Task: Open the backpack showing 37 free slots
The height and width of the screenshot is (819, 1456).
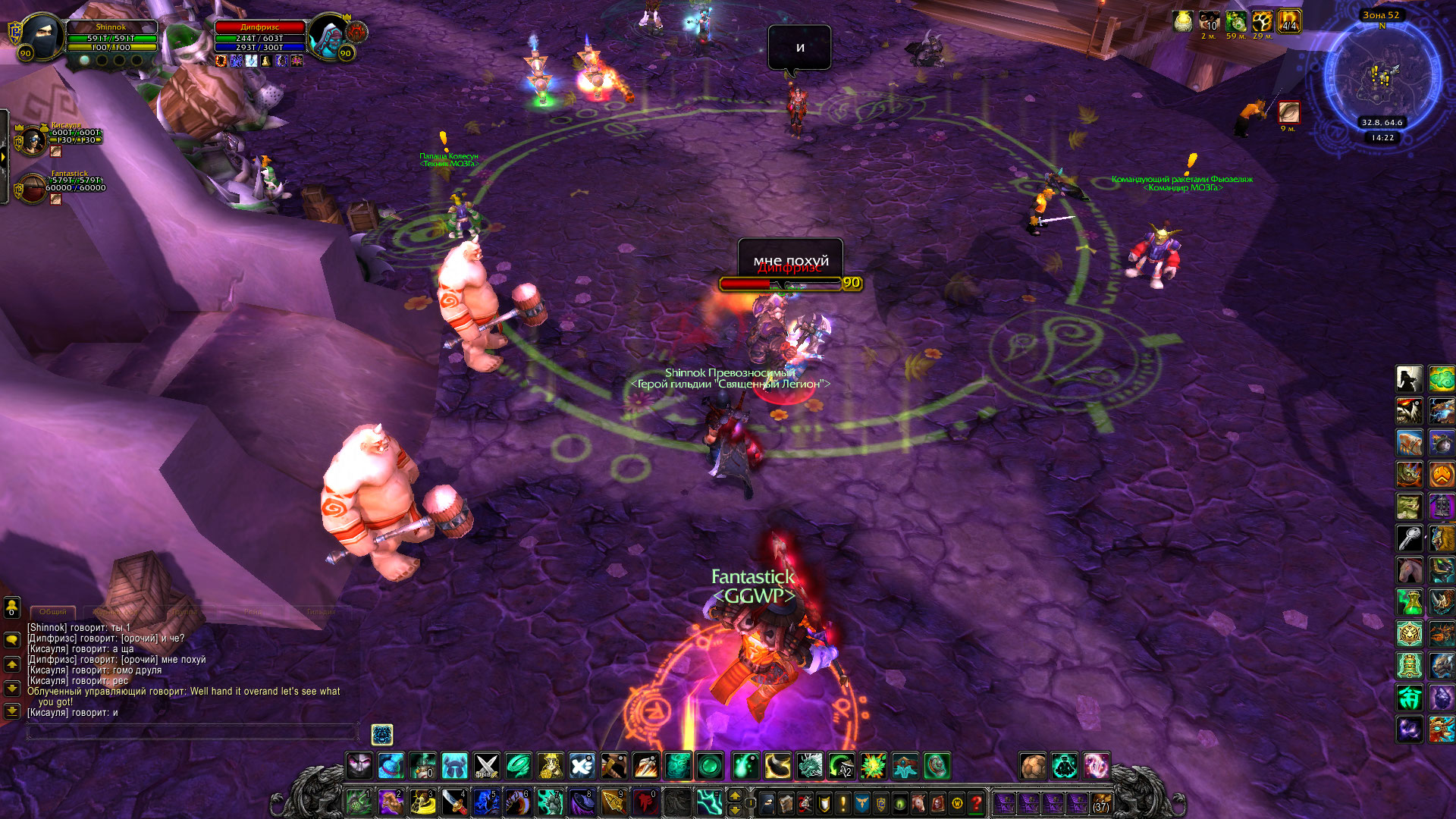Action: 1100,802
